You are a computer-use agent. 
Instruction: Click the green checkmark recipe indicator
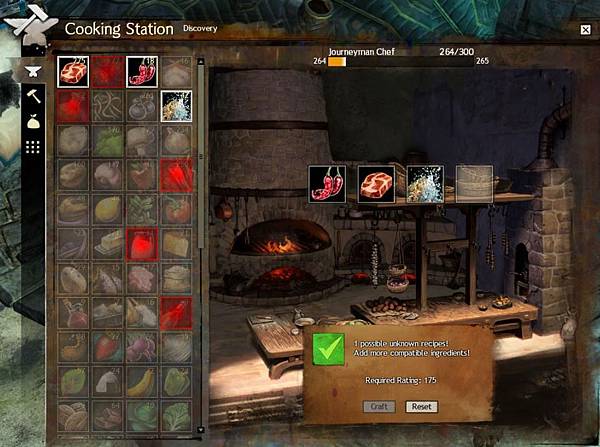(327, 349)
